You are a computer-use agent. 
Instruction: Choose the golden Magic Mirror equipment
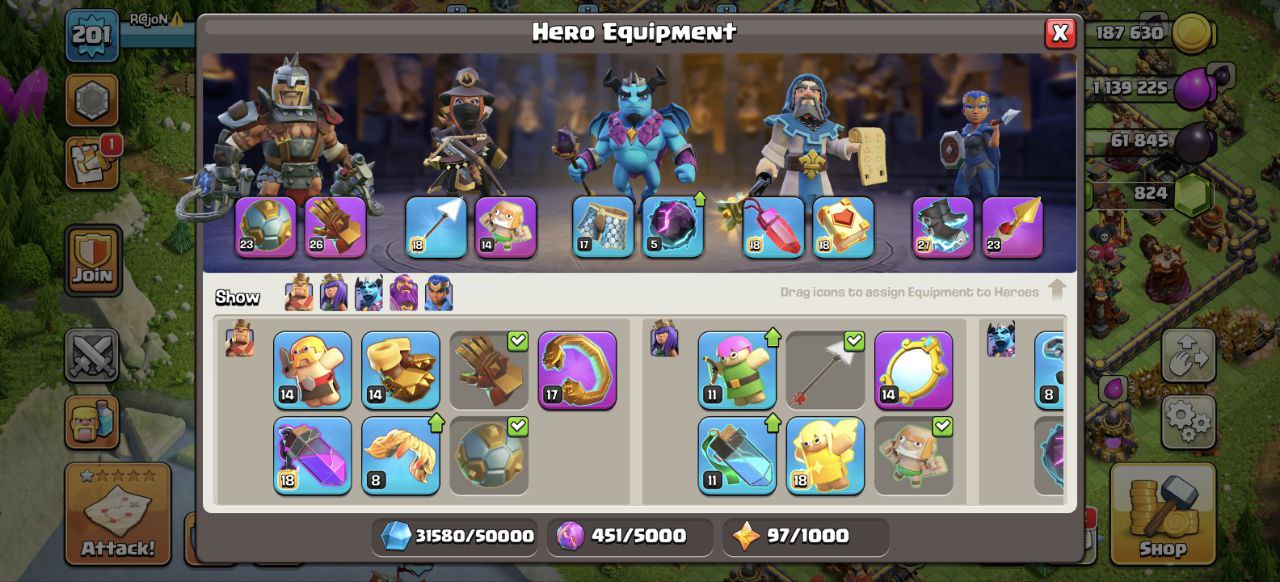913,370
